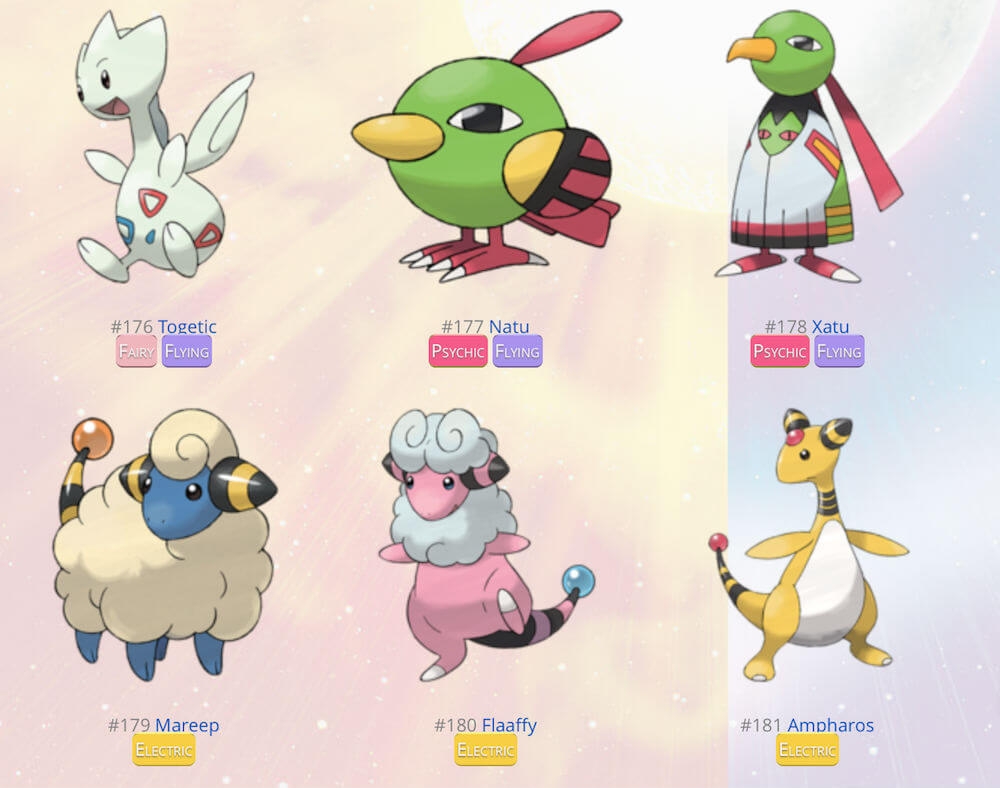
Task: View the Ampharos entry via its name
Action: (830, 725)
